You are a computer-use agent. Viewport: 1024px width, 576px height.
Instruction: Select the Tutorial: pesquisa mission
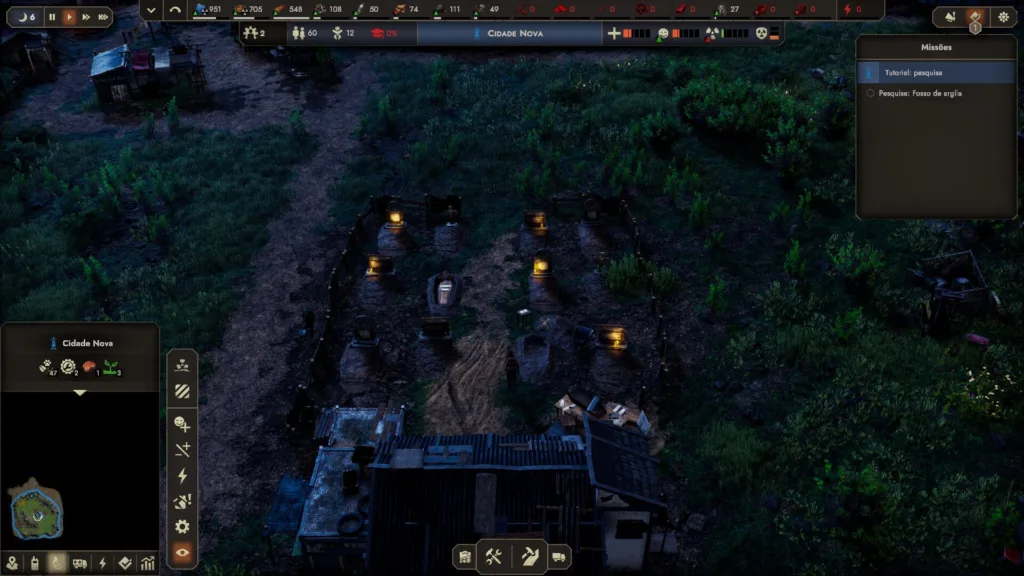tap(936, 72)
